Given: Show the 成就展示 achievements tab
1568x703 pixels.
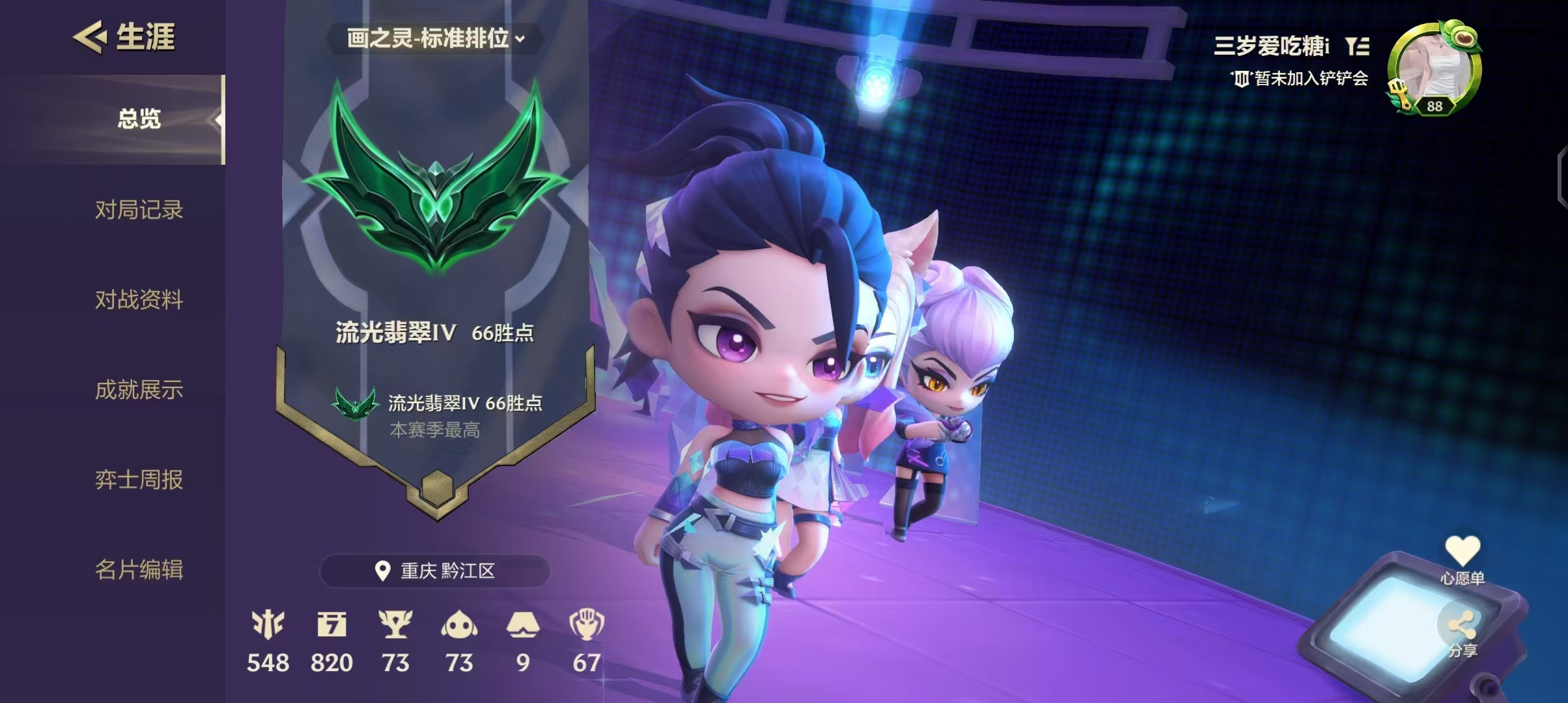Looking at the screenshot, I should pyautogui.click(x=139, y=390).
